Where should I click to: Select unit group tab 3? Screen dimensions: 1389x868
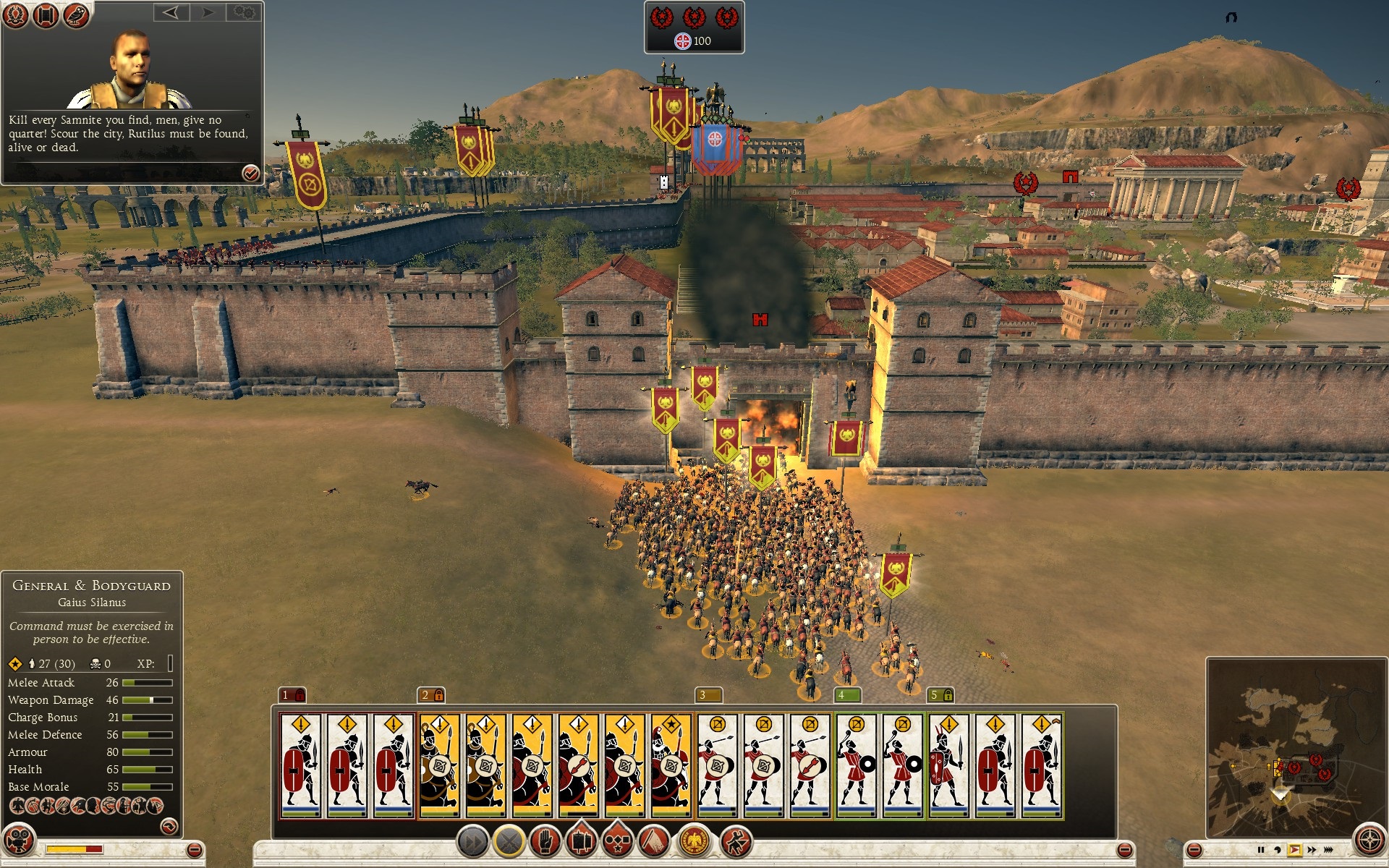(703, 694)
